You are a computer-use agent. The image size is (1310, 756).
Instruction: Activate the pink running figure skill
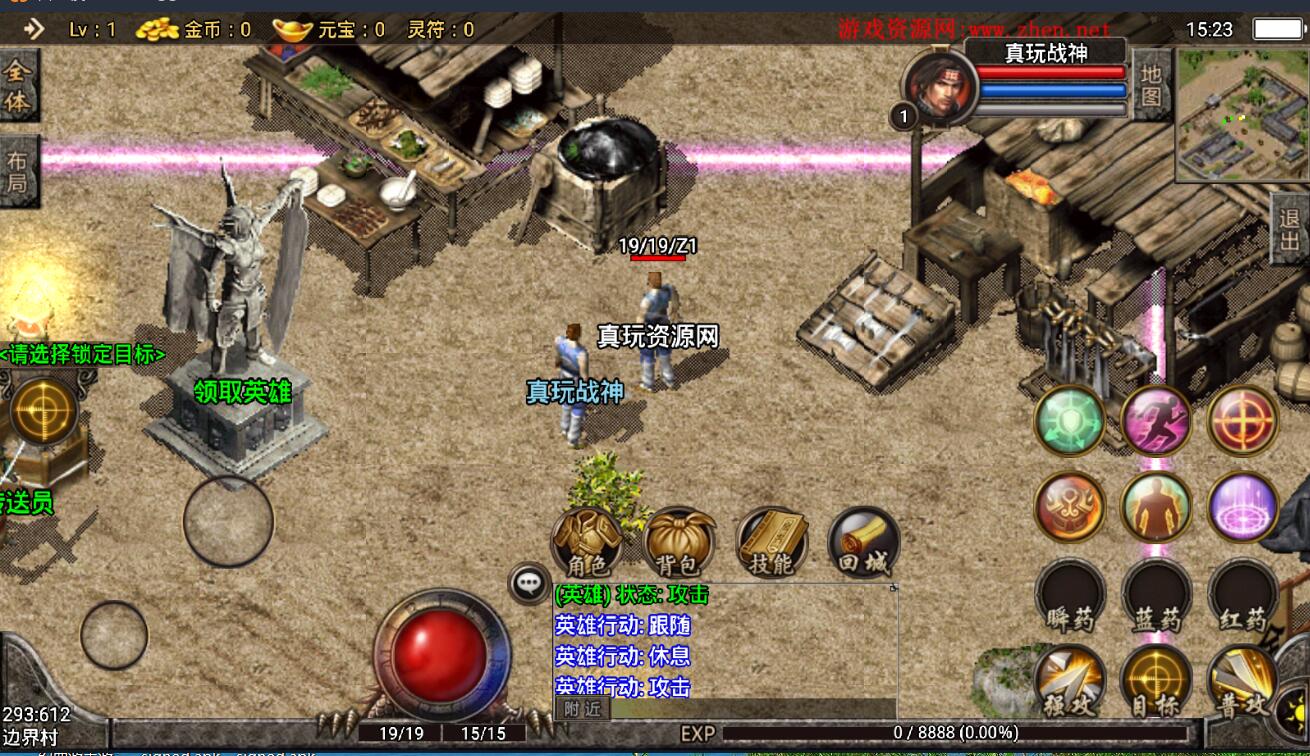(1156, 420)
